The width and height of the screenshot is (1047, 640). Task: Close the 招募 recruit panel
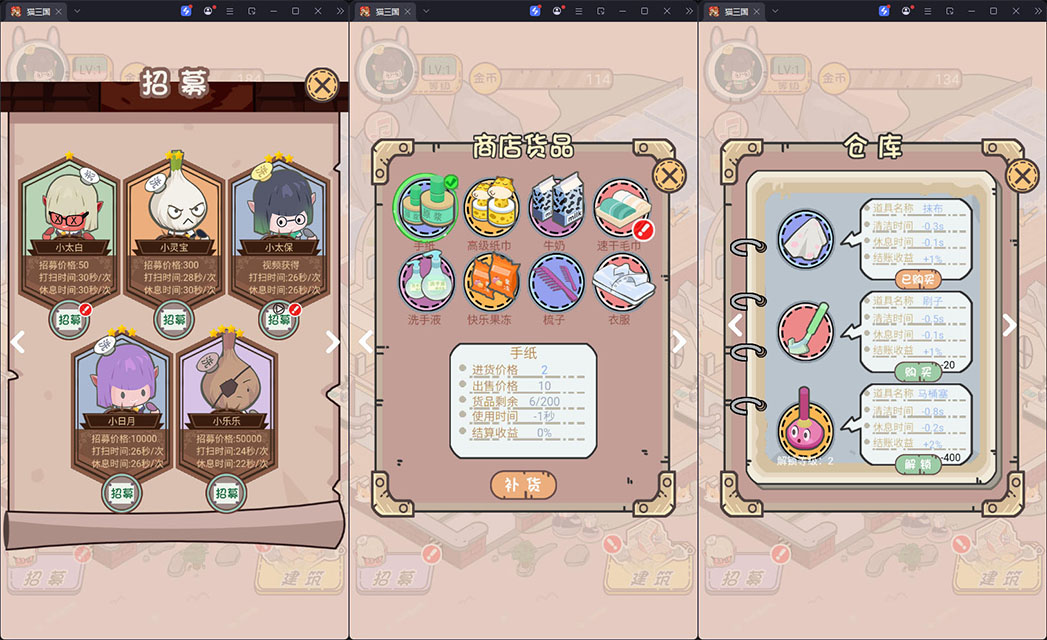[321, 85]
